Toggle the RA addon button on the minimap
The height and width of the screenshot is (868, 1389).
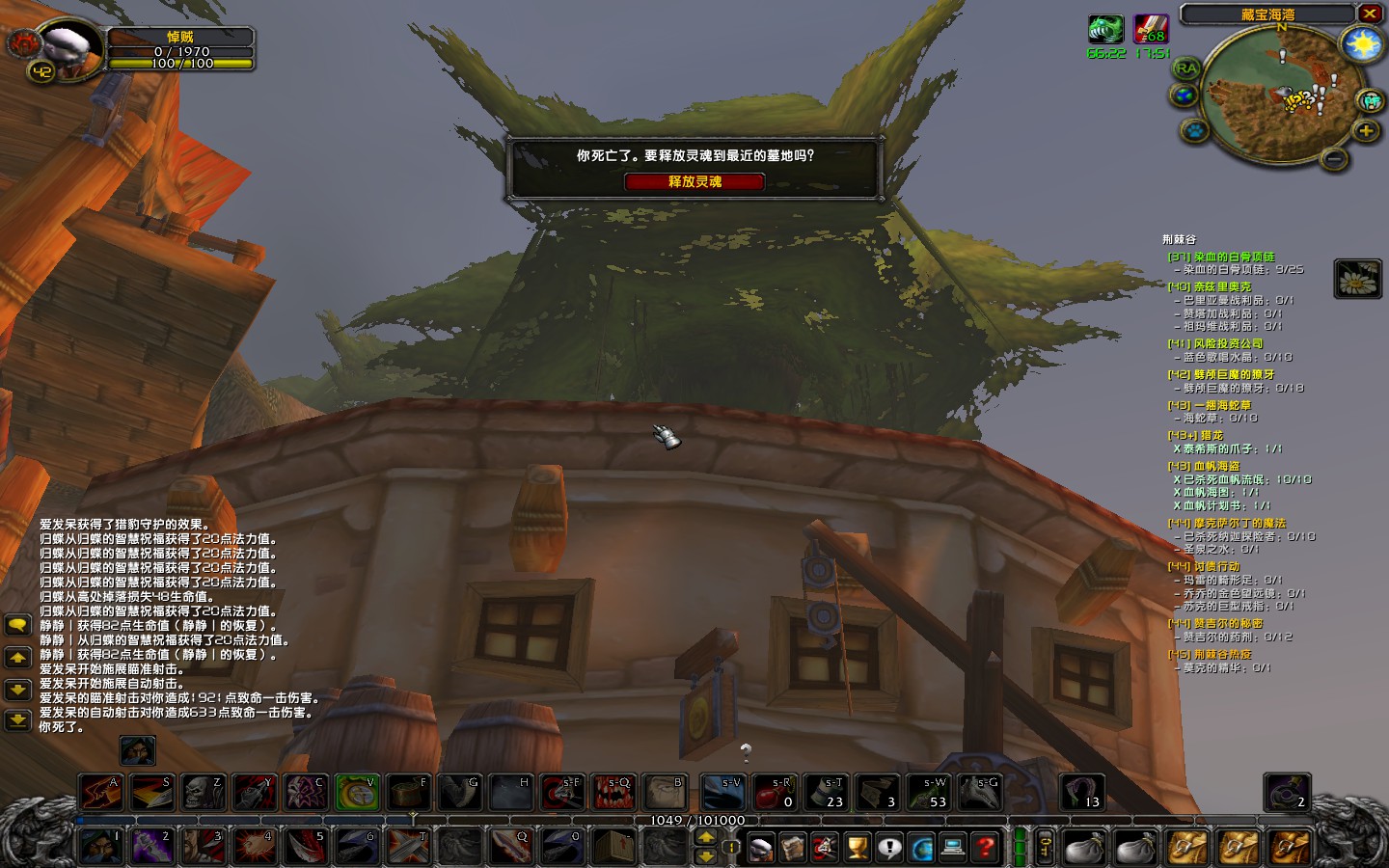coord(1186,68)
